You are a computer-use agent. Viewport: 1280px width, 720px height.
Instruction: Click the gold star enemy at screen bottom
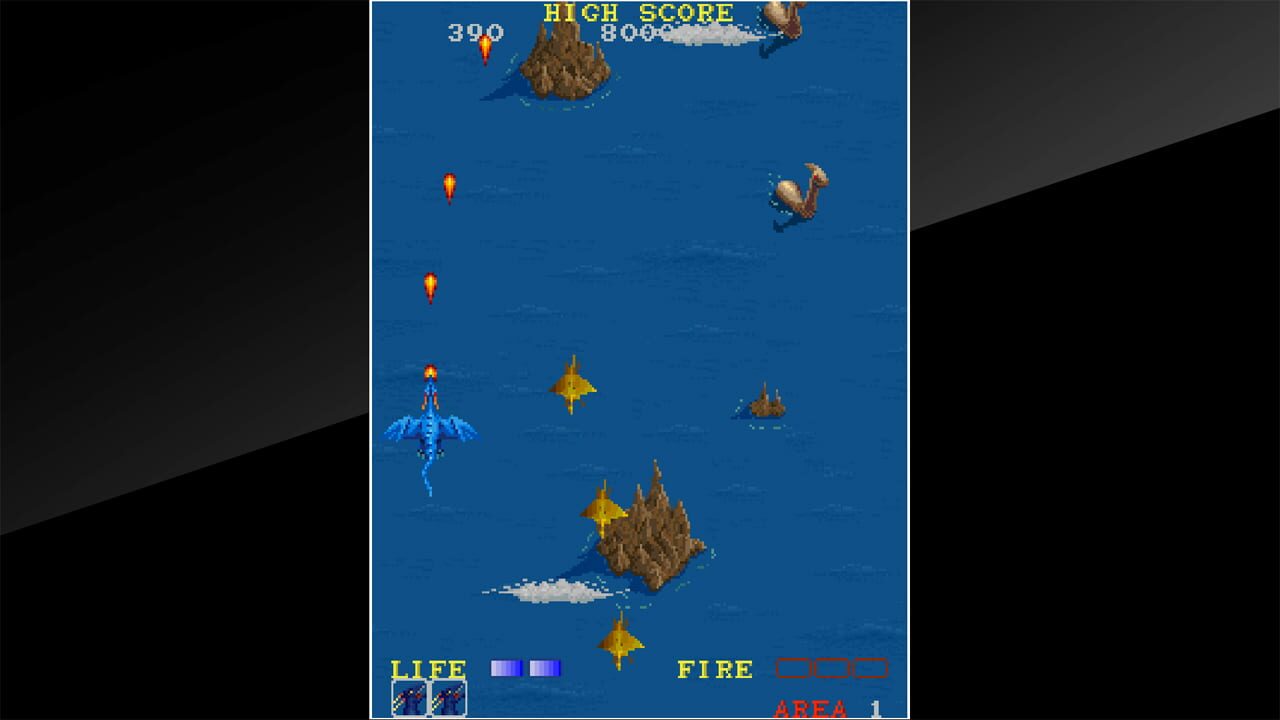pos(620,640)
